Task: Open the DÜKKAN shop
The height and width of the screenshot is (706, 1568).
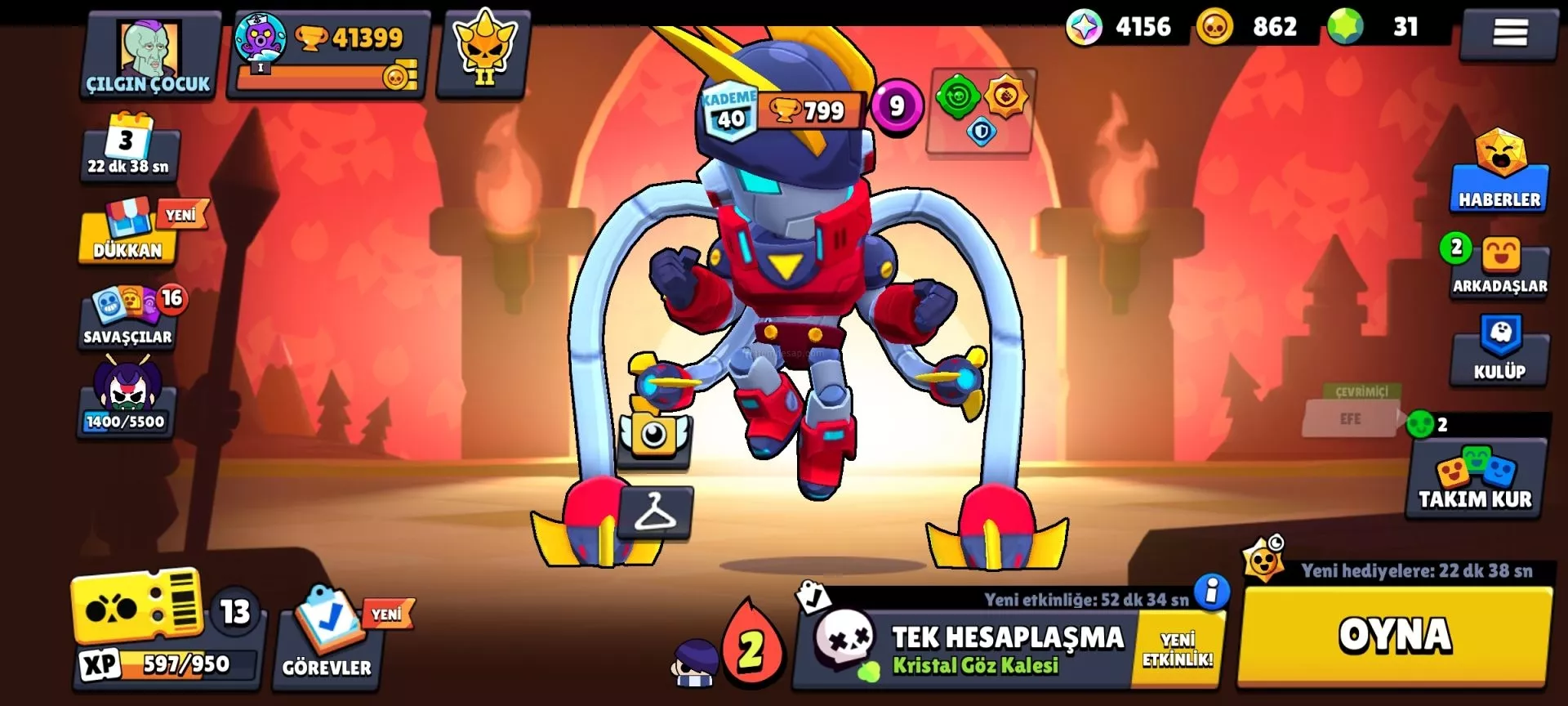Action: (128, 233)
